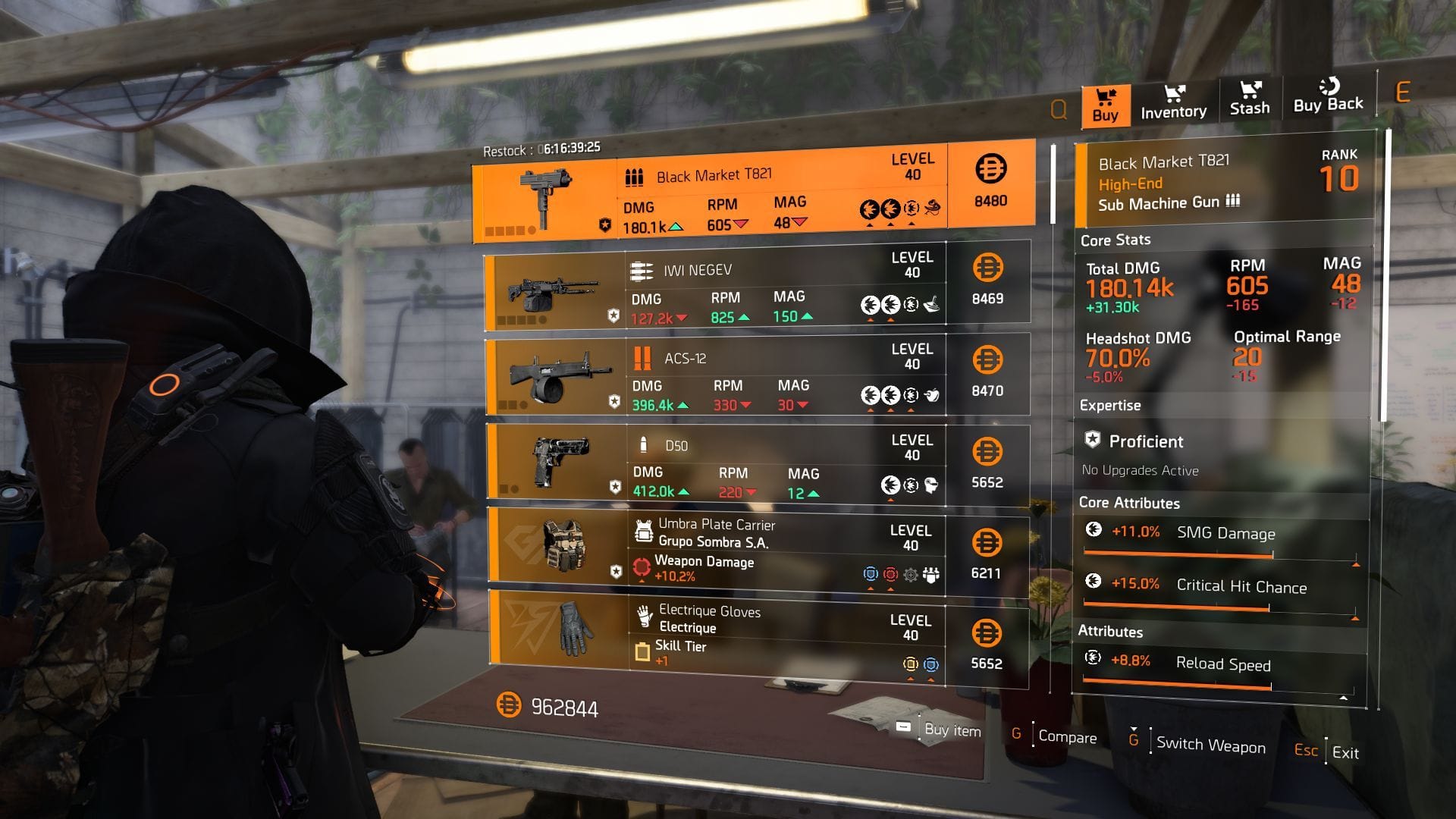
Task: Click the Reload Speed attribute icon
Action: coord(1094,659)
